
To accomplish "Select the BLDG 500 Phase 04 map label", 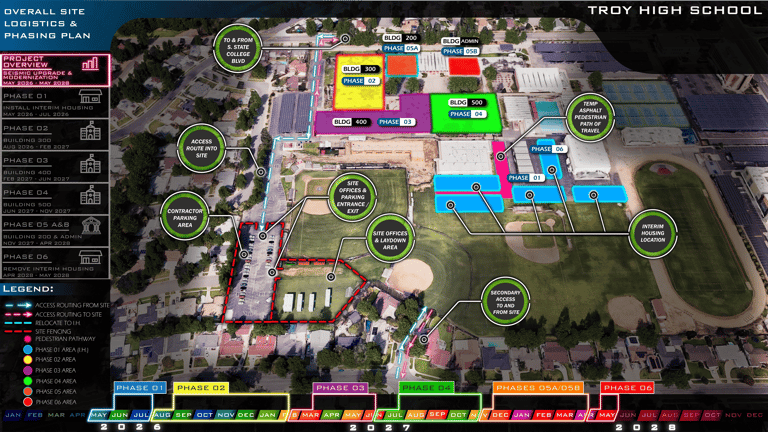I will point(466,108).
